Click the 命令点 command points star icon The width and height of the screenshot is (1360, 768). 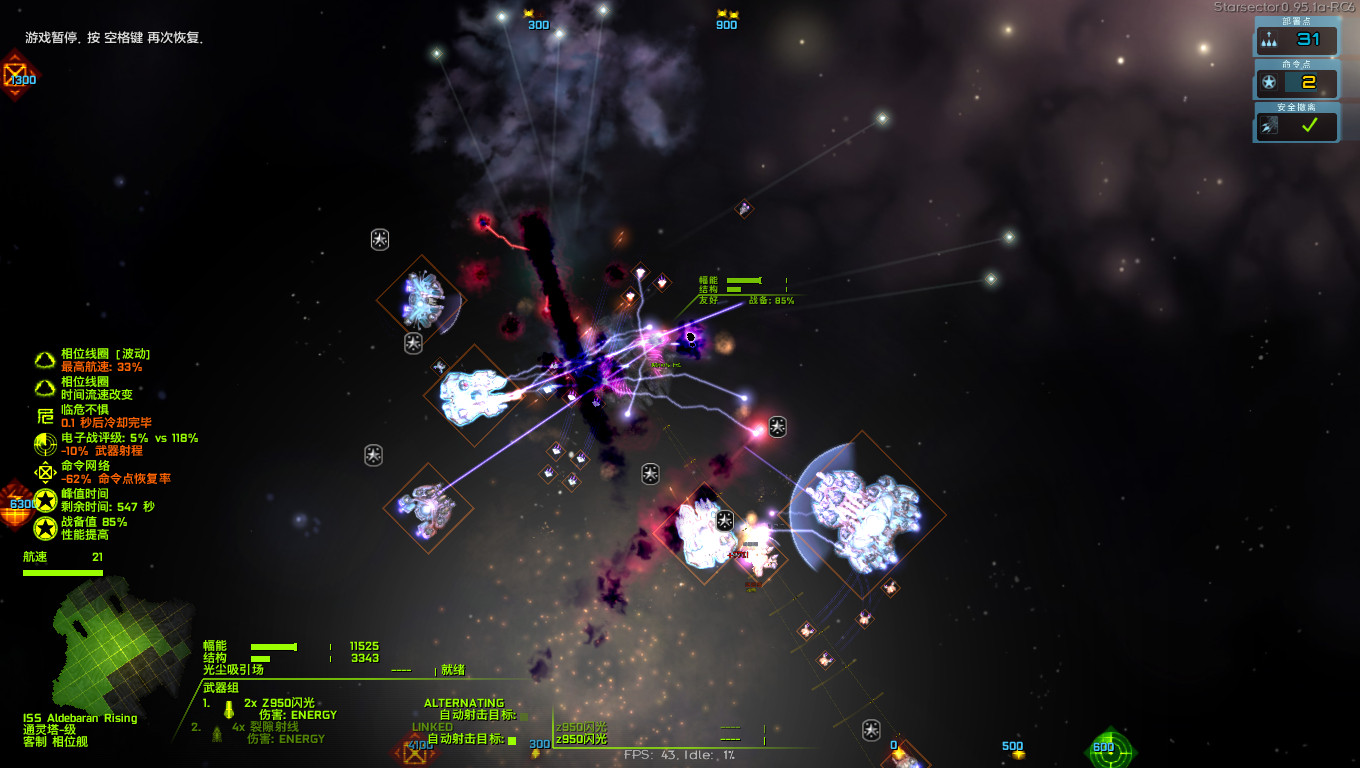[1268, 84]
